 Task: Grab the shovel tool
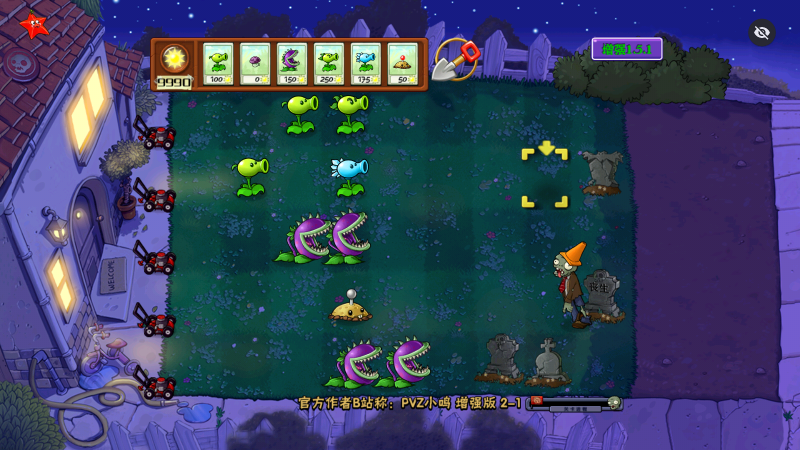(x=456, y=60)
